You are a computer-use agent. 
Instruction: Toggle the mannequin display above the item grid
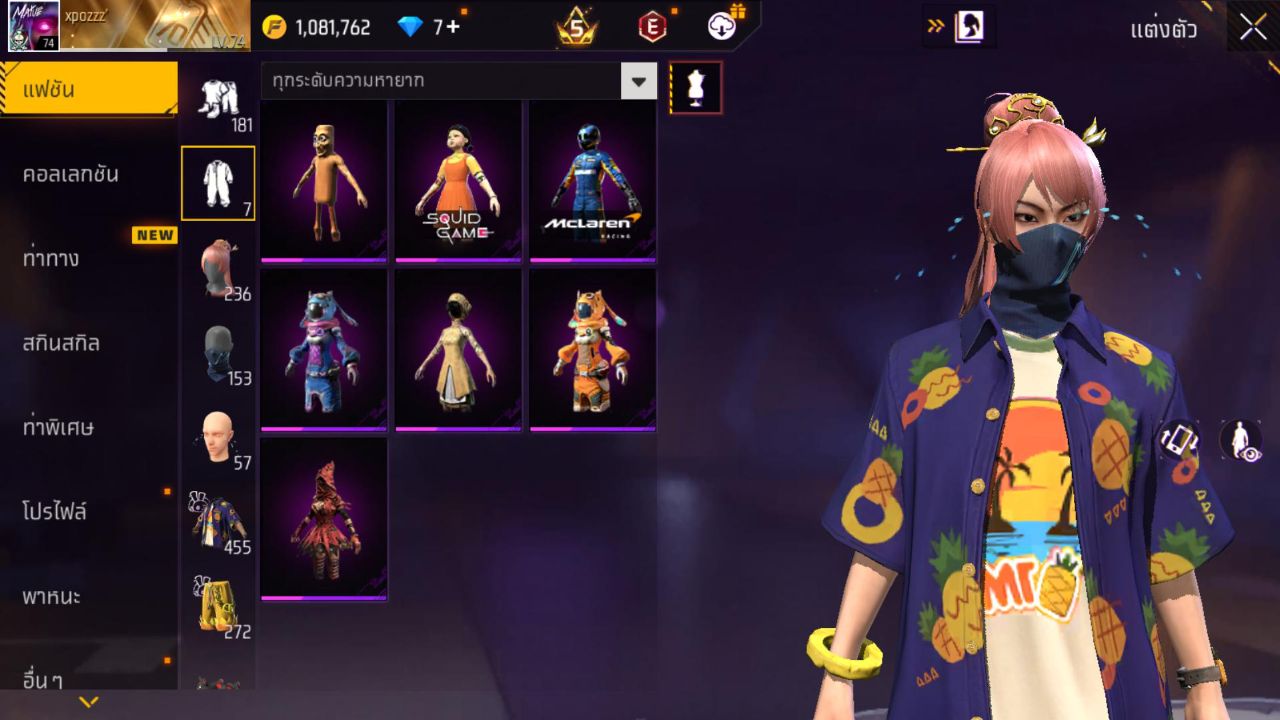coord(694,87)
